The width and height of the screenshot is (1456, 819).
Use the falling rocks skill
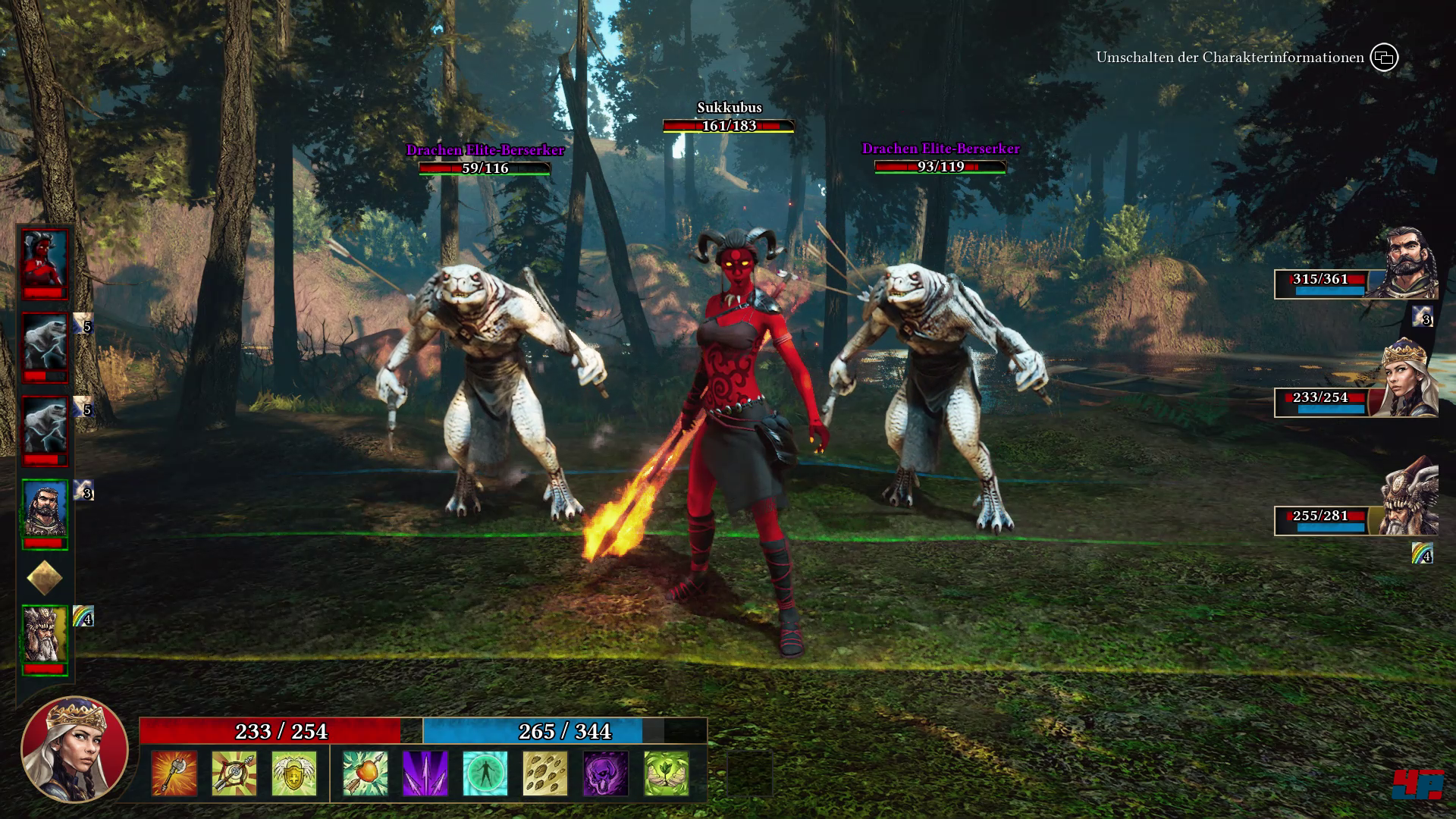545,773
